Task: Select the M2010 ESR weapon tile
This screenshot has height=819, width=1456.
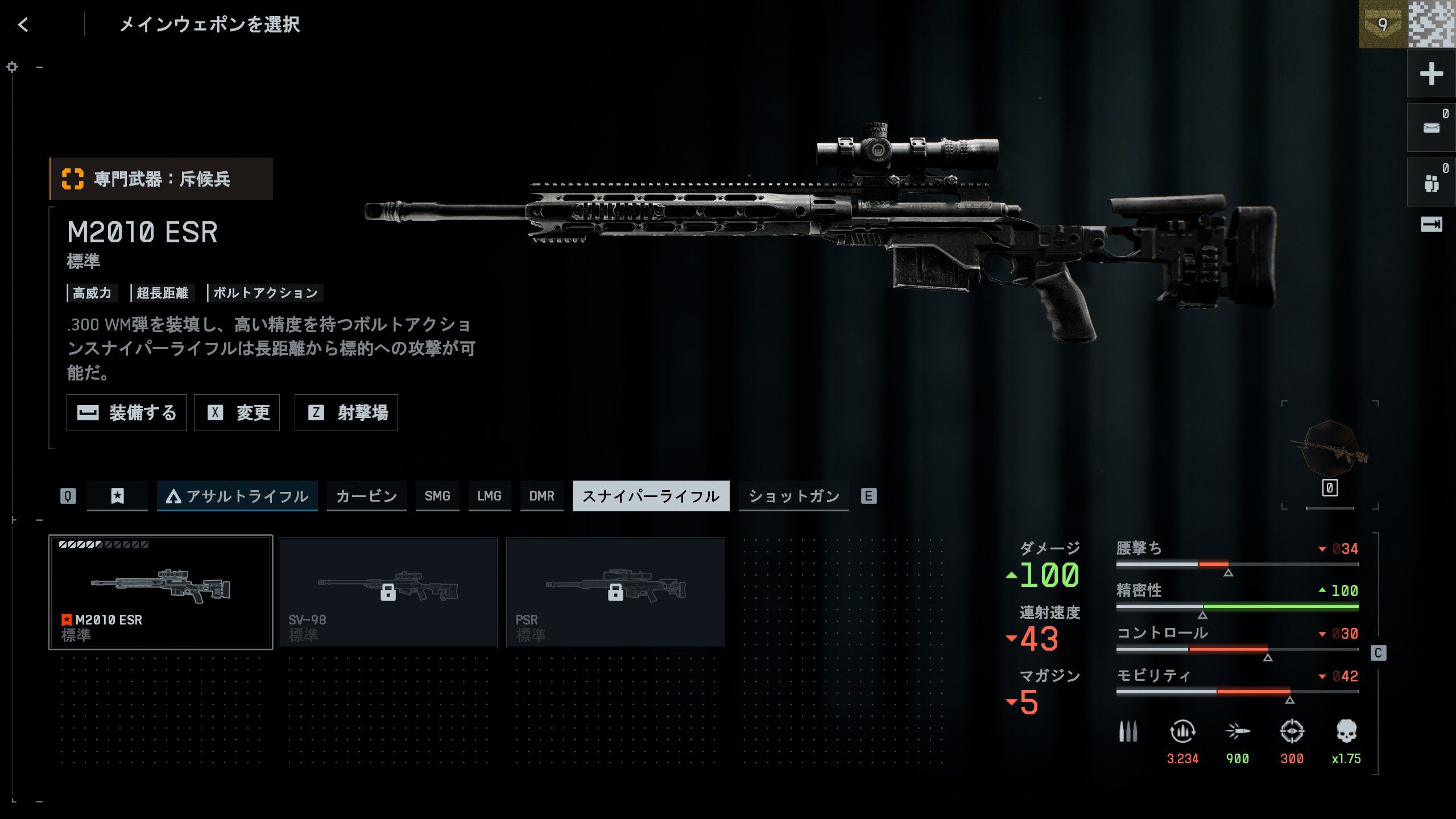Action: point(161,591)
